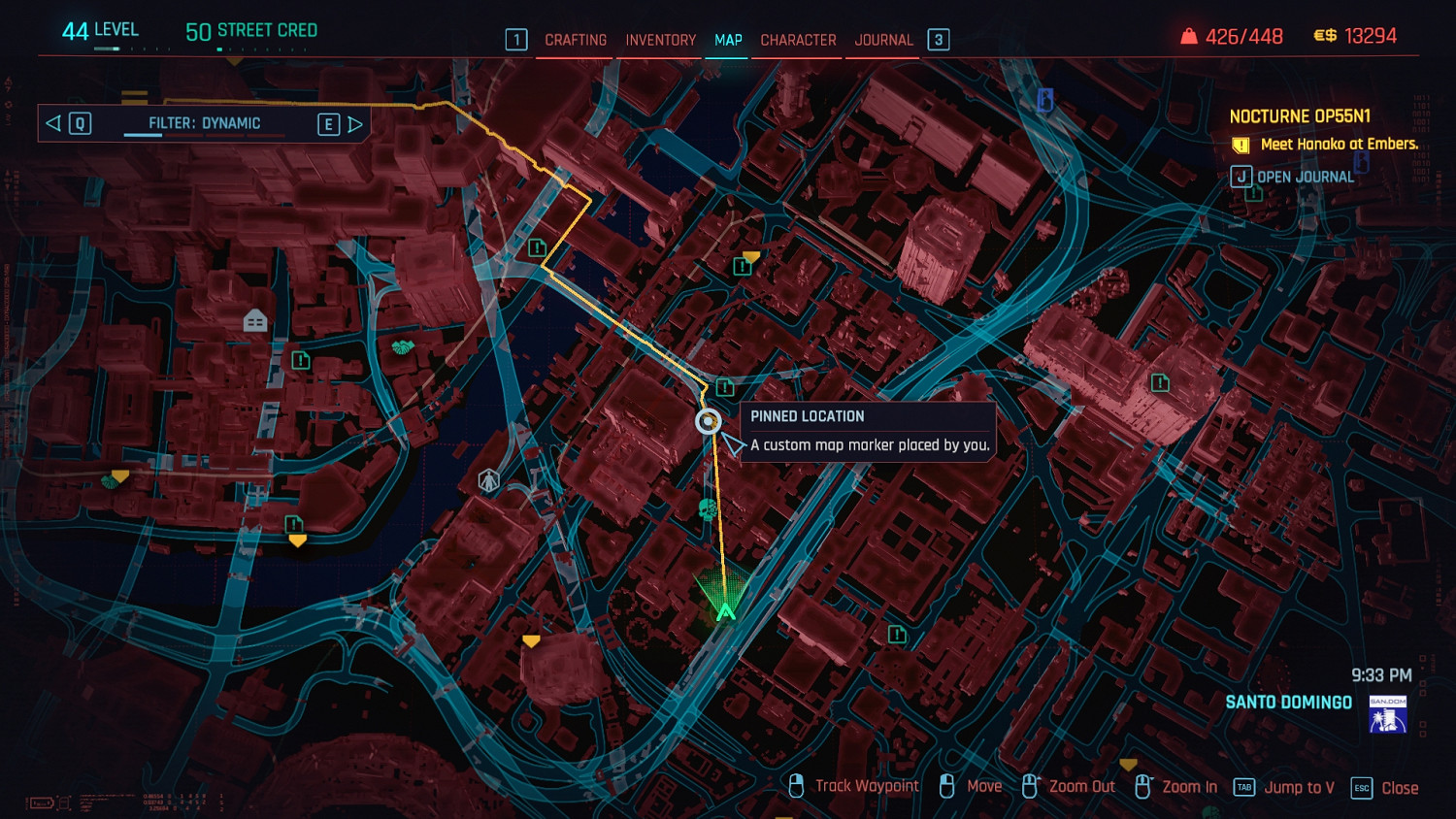Click Jump to V

click(x=1299, y=787)
